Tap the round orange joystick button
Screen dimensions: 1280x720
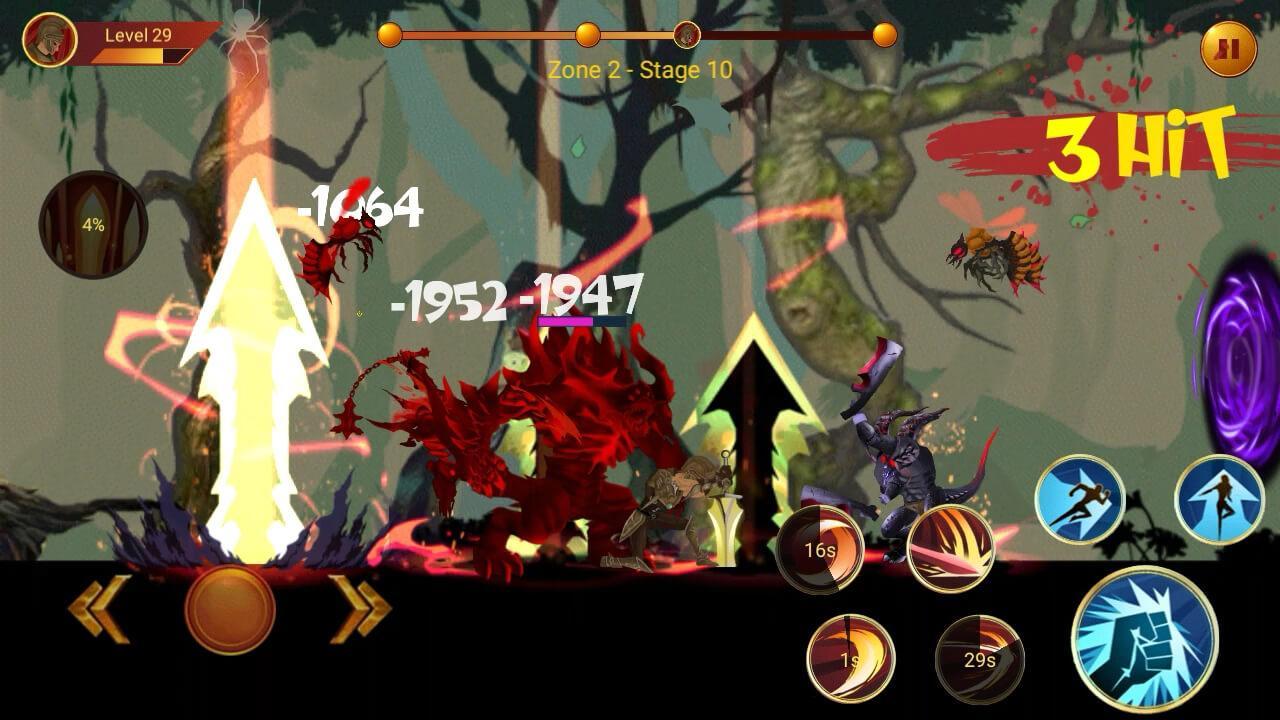point(230,609)
